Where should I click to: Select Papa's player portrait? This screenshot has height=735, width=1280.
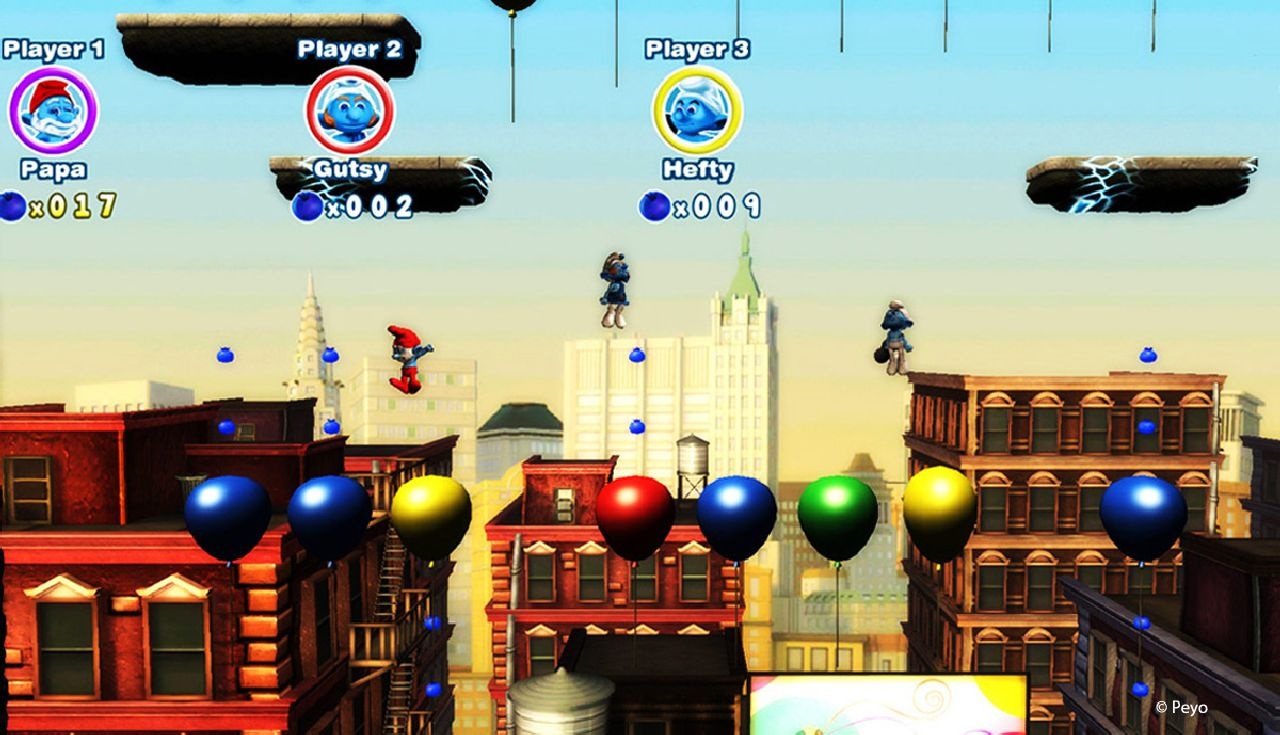pyautogui.click(x=53, y=110)
